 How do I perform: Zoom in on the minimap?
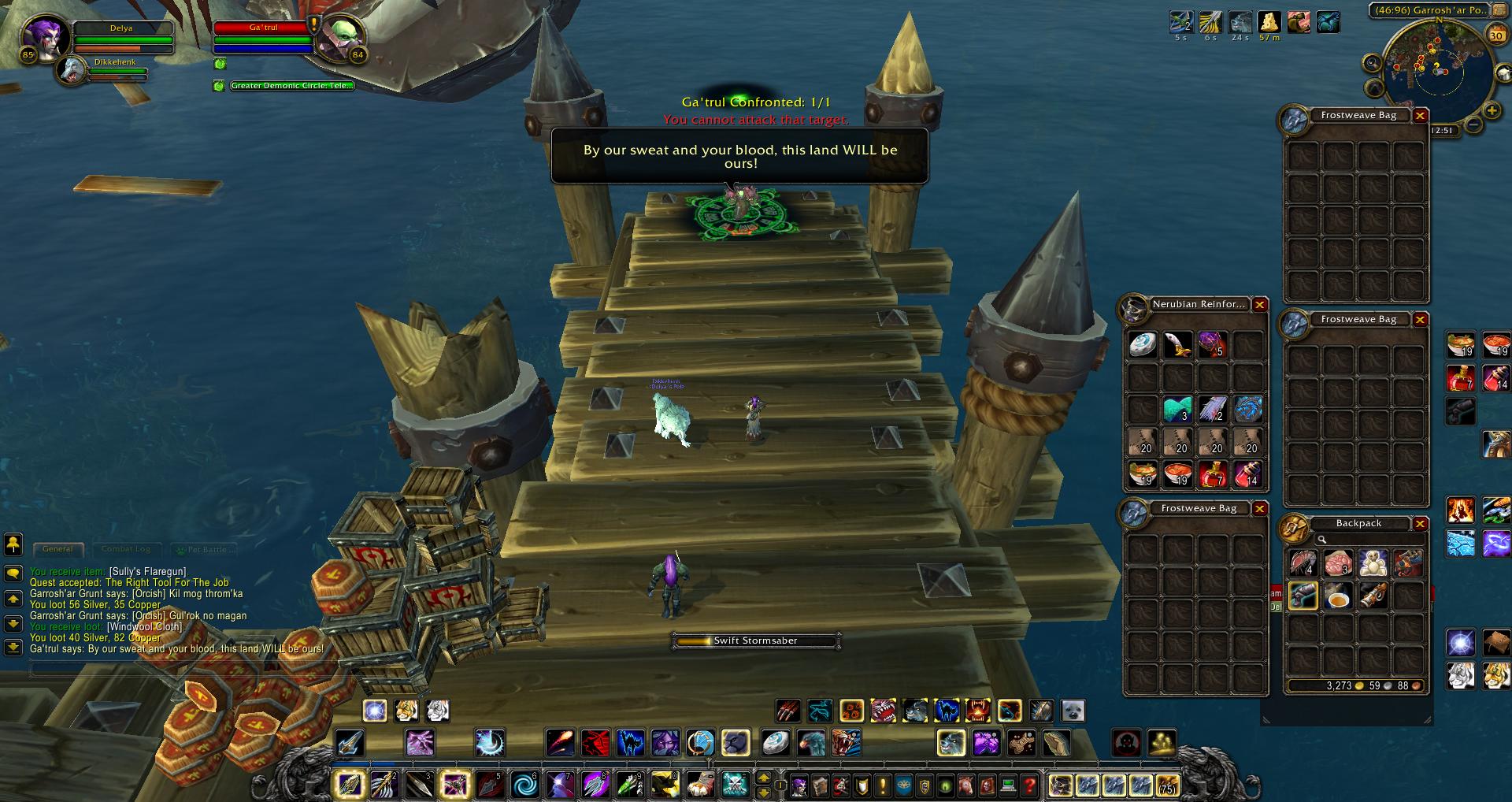(x=1492, y=111)
